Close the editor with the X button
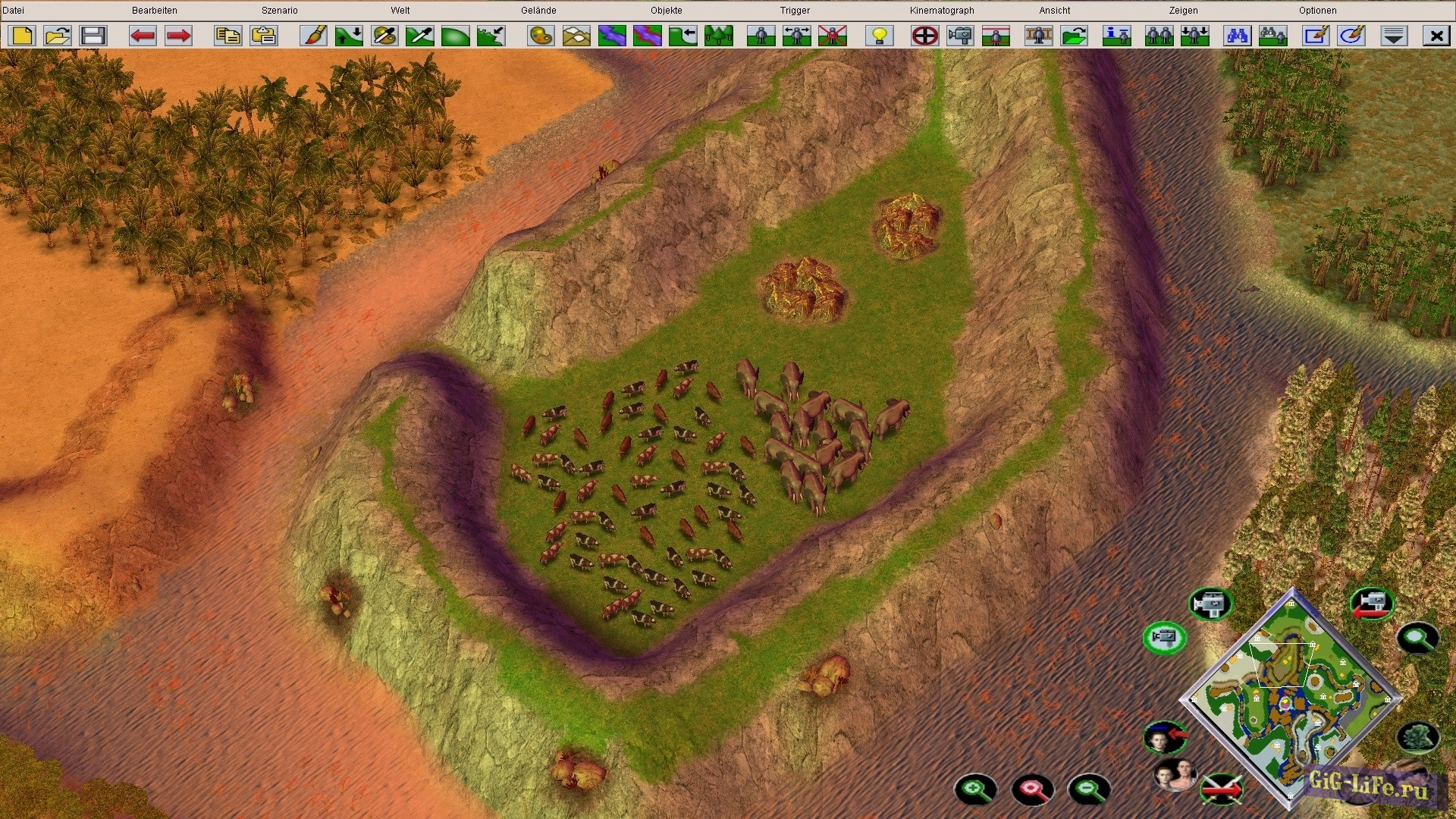The width and height of the screenshot is (1456, 819). (x=1436, y=36)
